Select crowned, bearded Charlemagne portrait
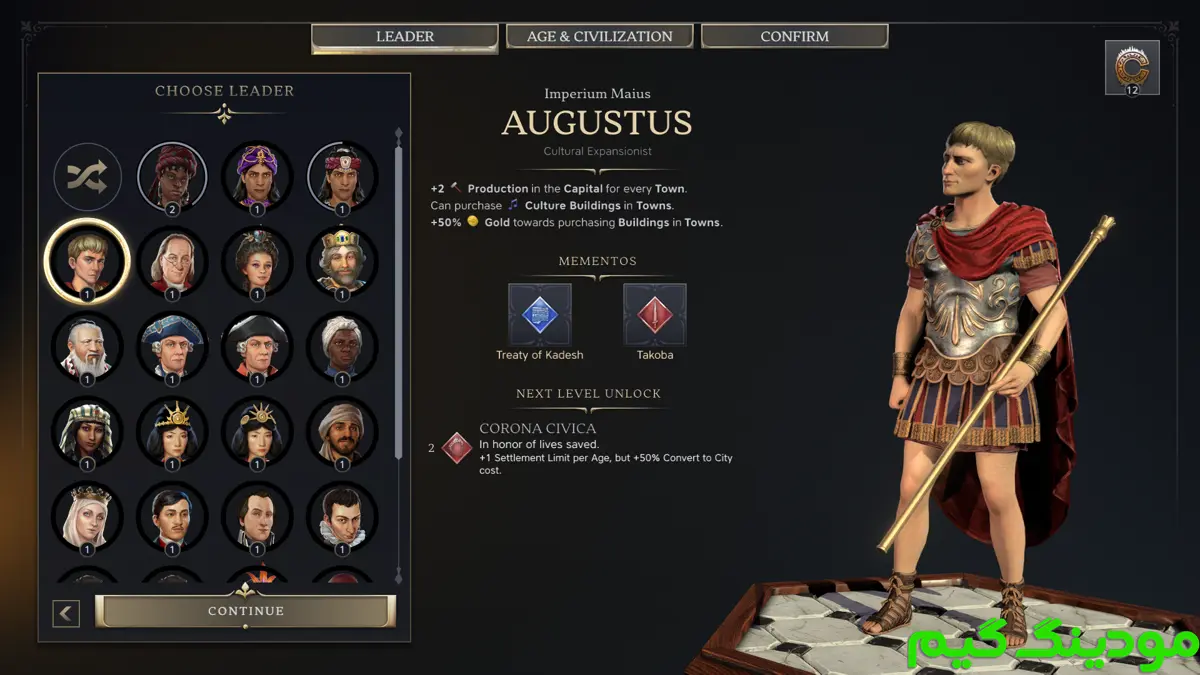The image size is (1200, 675). tap(342, 261)
